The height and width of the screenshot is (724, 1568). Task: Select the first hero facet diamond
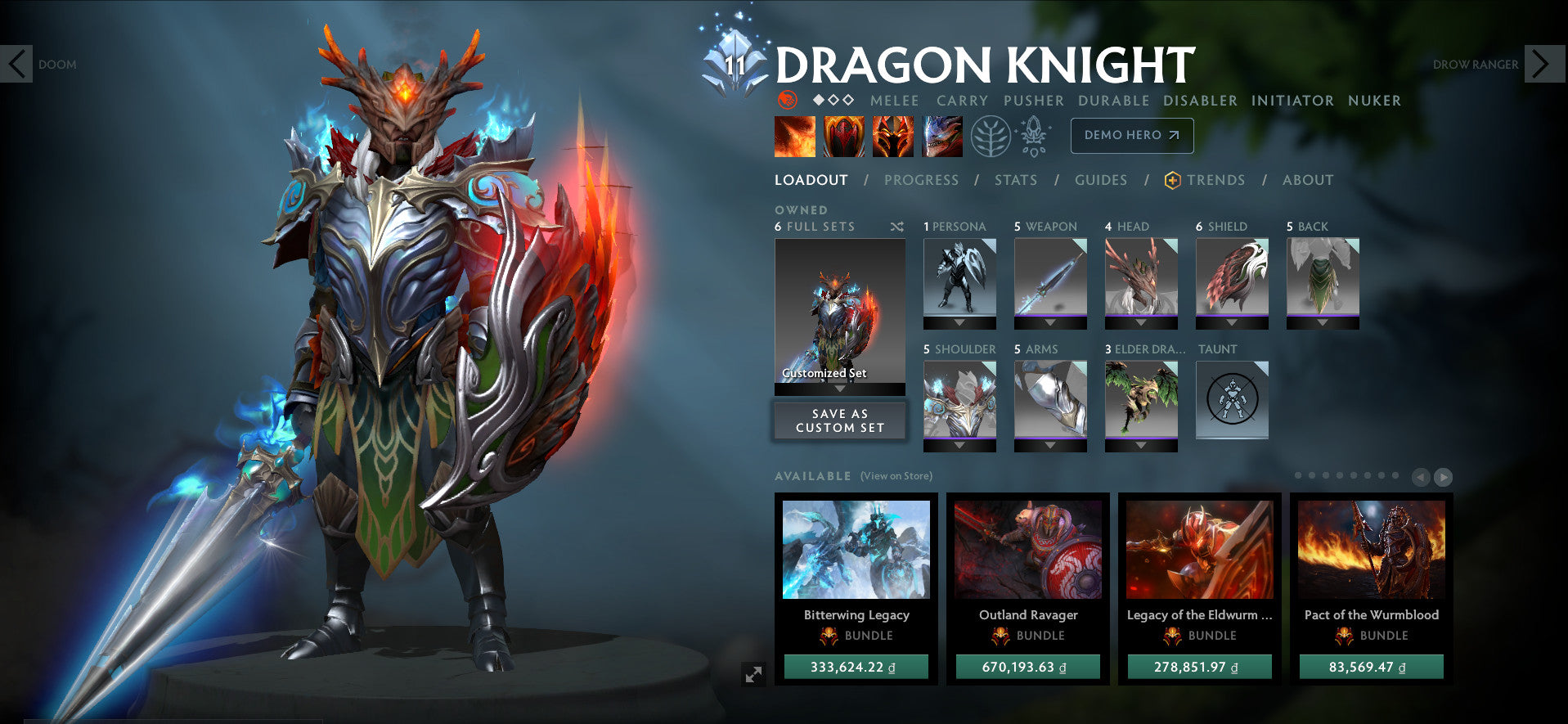click(x=818, y=101)
